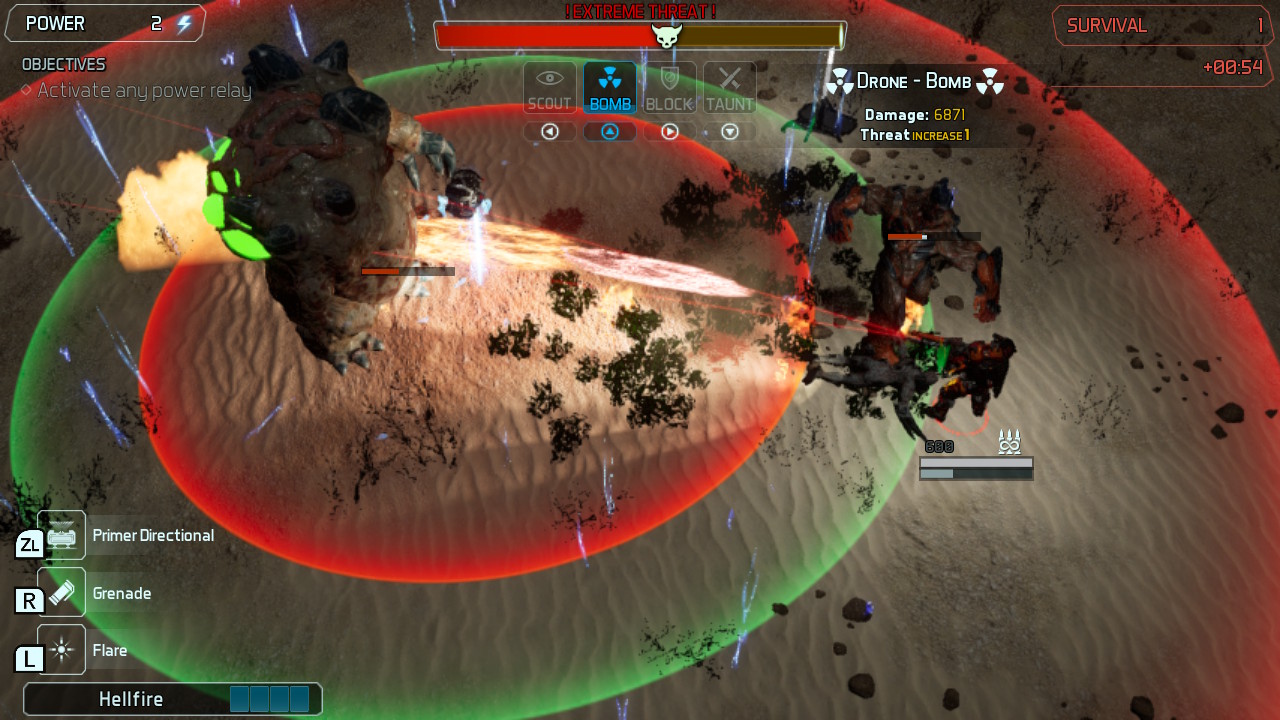Click the R Grenade ability icon
The width and height of the screenshot is (1280, 720).
pos(60,592)
